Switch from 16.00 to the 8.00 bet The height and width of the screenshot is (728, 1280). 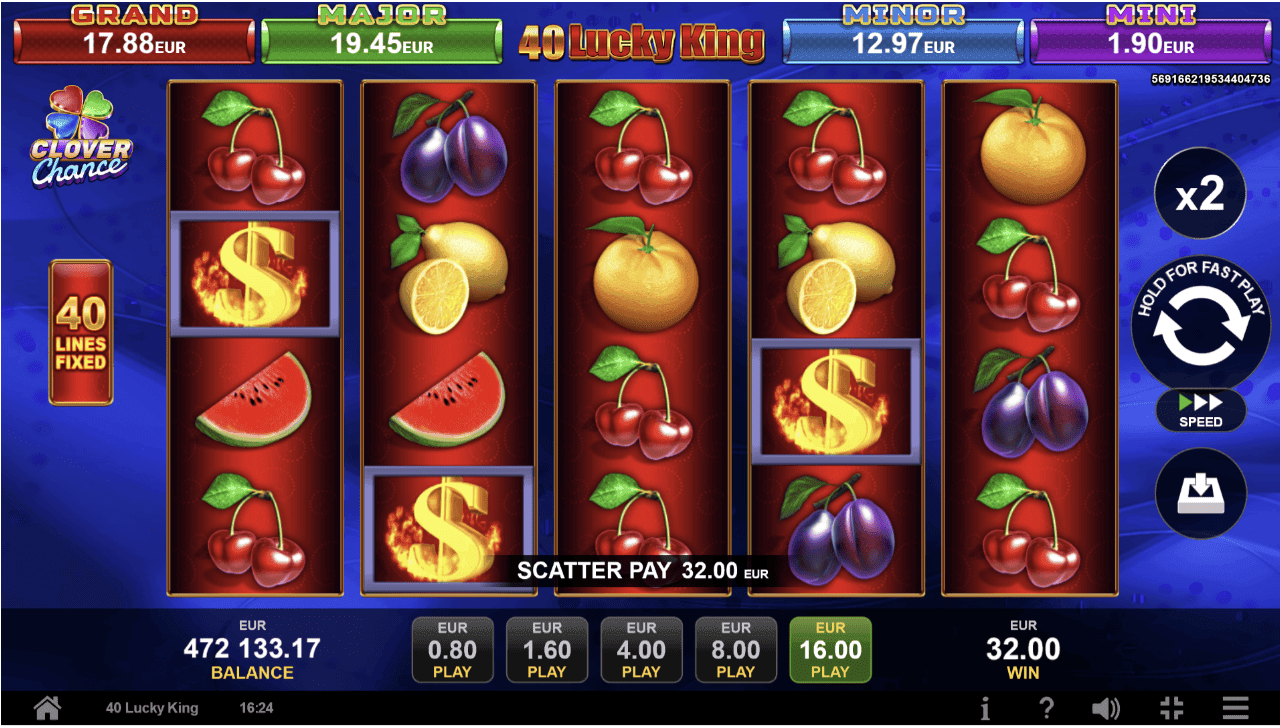pyautogui.click(x=736, y=650)
